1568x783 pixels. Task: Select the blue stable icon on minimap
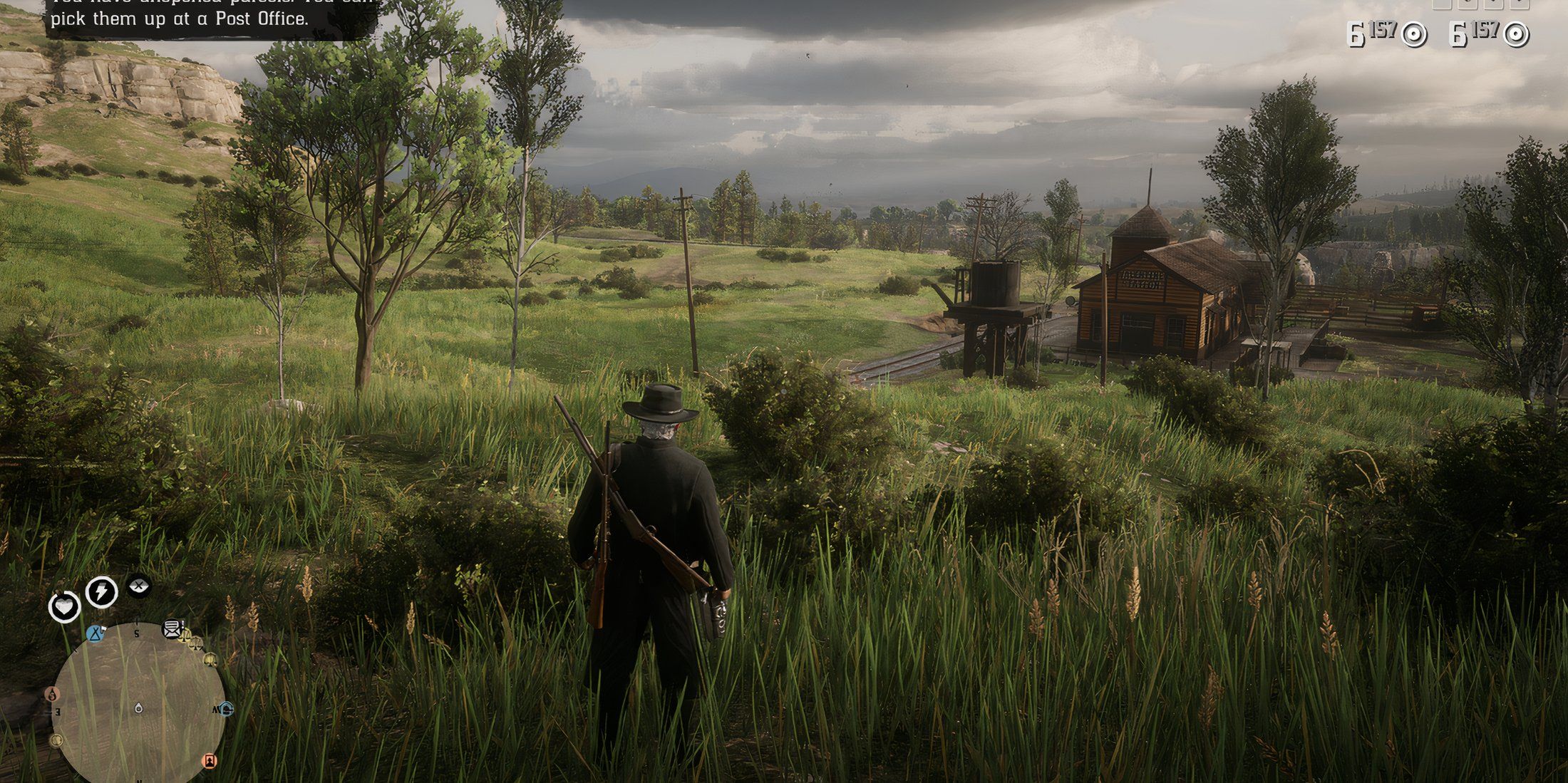(226, 708)
